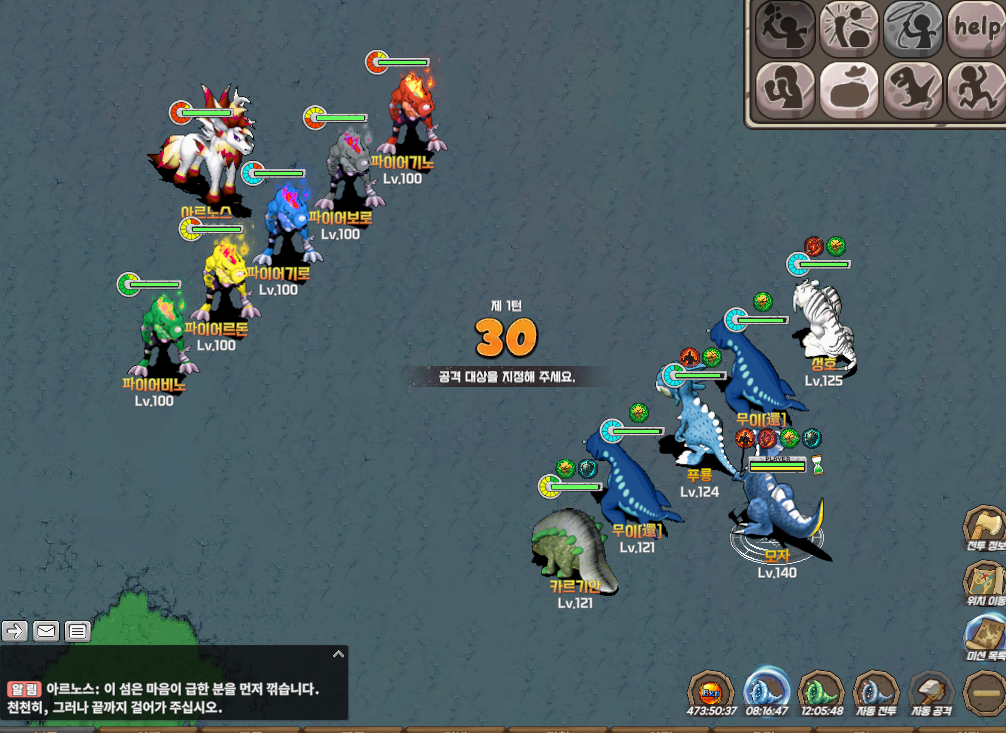1006x733 pixels.
Task: Click the Exp boost buff icon
Action: (x=711, y=693)
